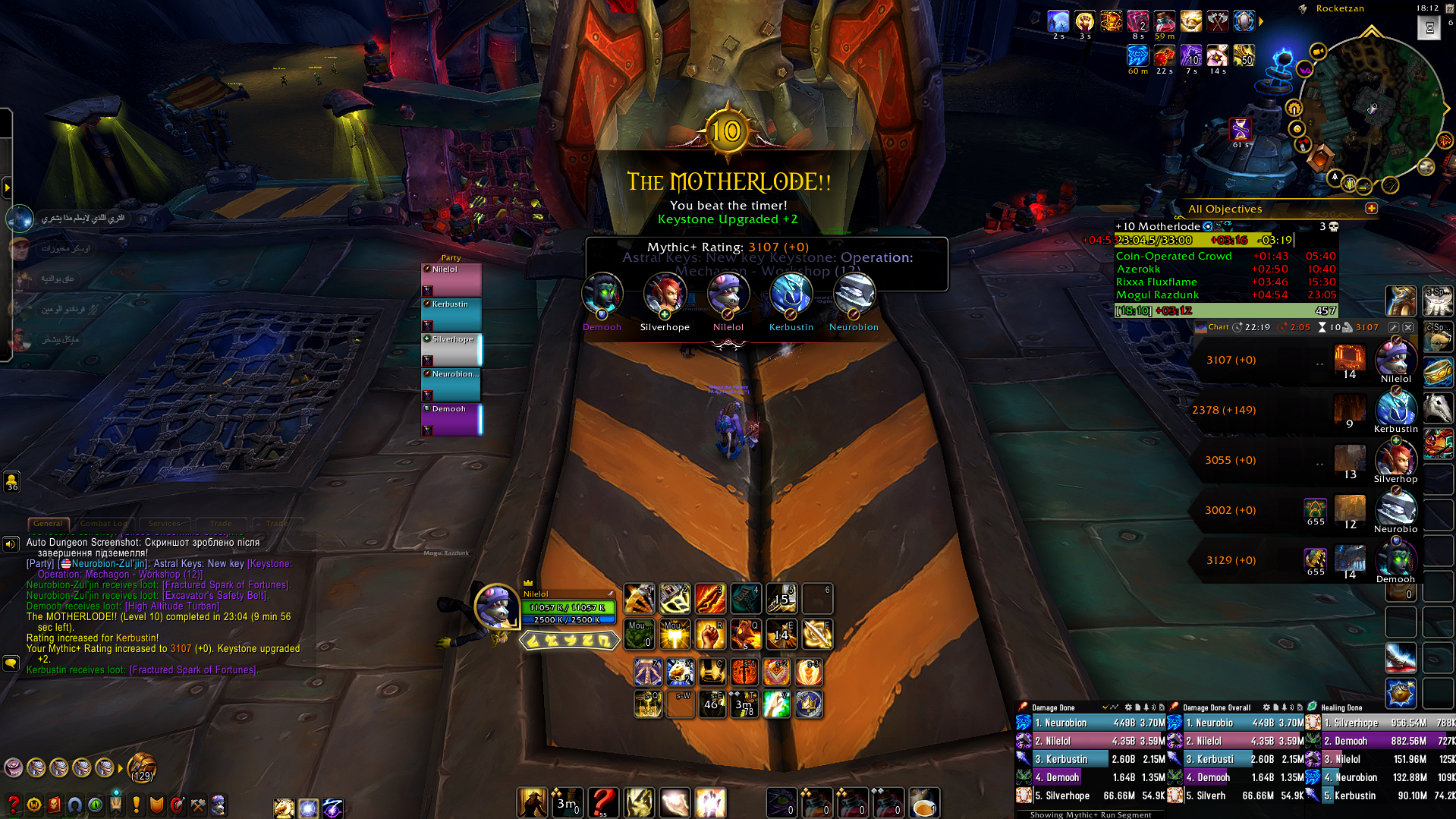This screenshot has height=819, width=1456.
Task: Open the Combat Log chat tab
Action: [x=103, y=524]
